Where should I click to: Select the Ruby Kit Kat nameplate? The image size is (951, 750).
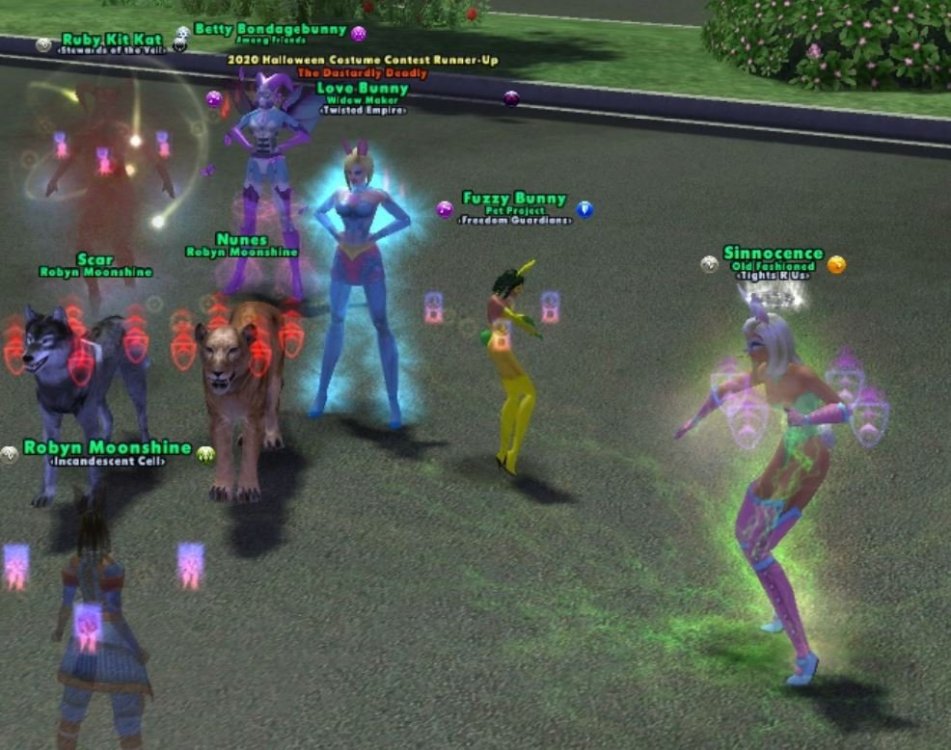111,40
